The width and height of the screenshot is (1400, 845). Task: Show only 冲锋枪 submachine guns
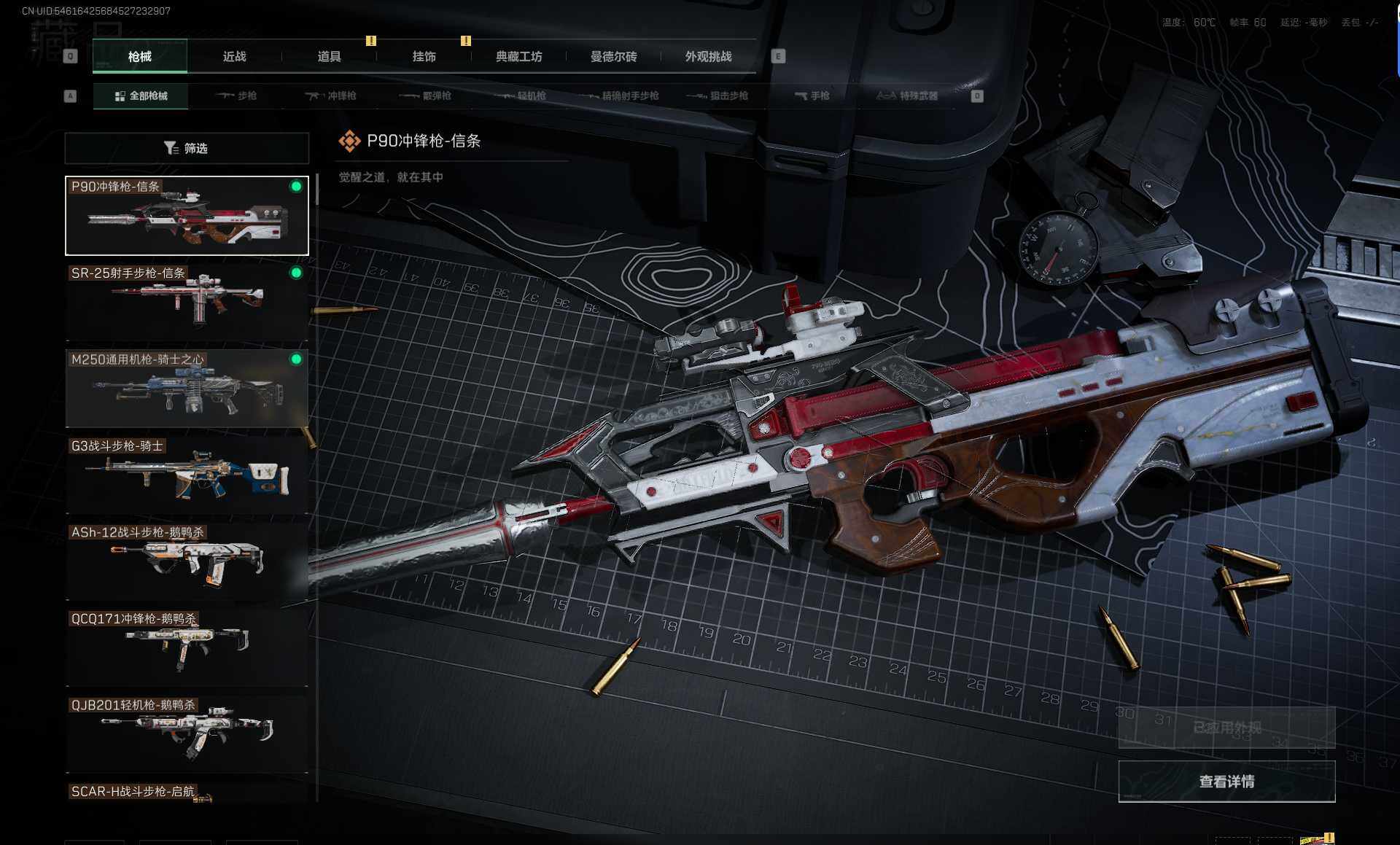tap(330, 96)
